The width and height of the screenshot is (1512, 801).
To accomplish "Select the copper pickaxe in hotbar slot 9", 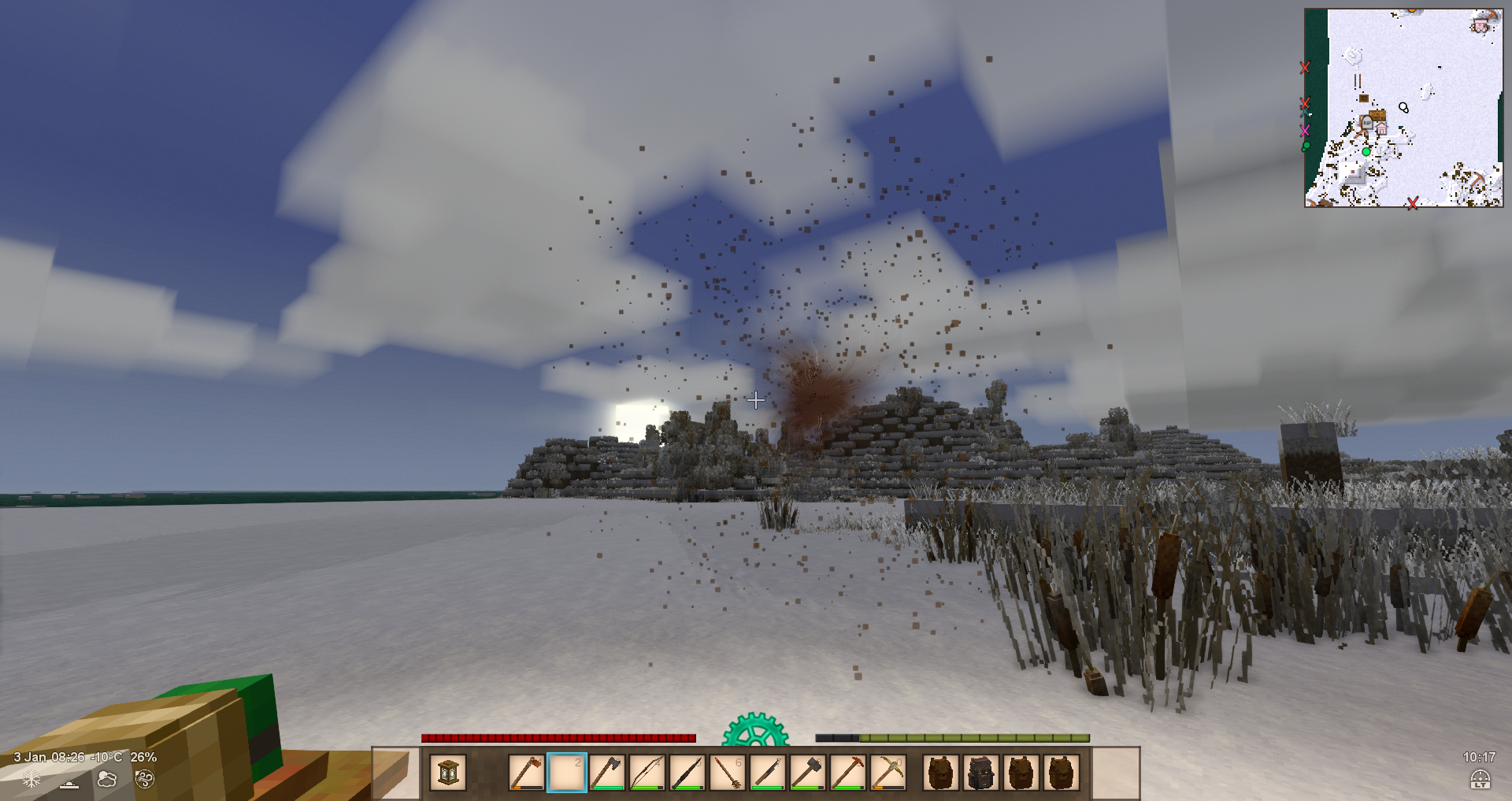I will tap(847, 773).
